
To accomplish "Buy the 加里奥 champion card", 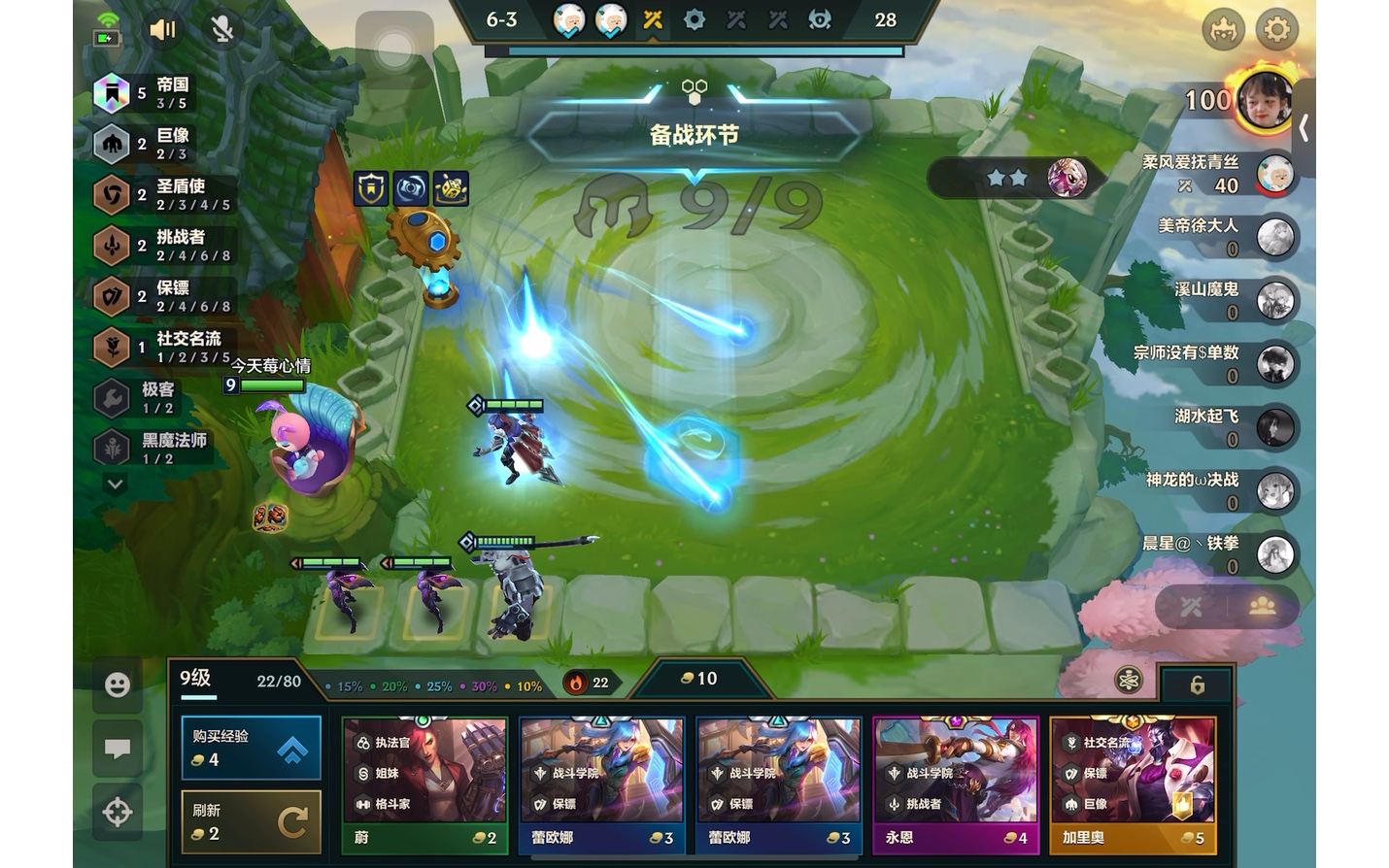I will (1133, 785).
